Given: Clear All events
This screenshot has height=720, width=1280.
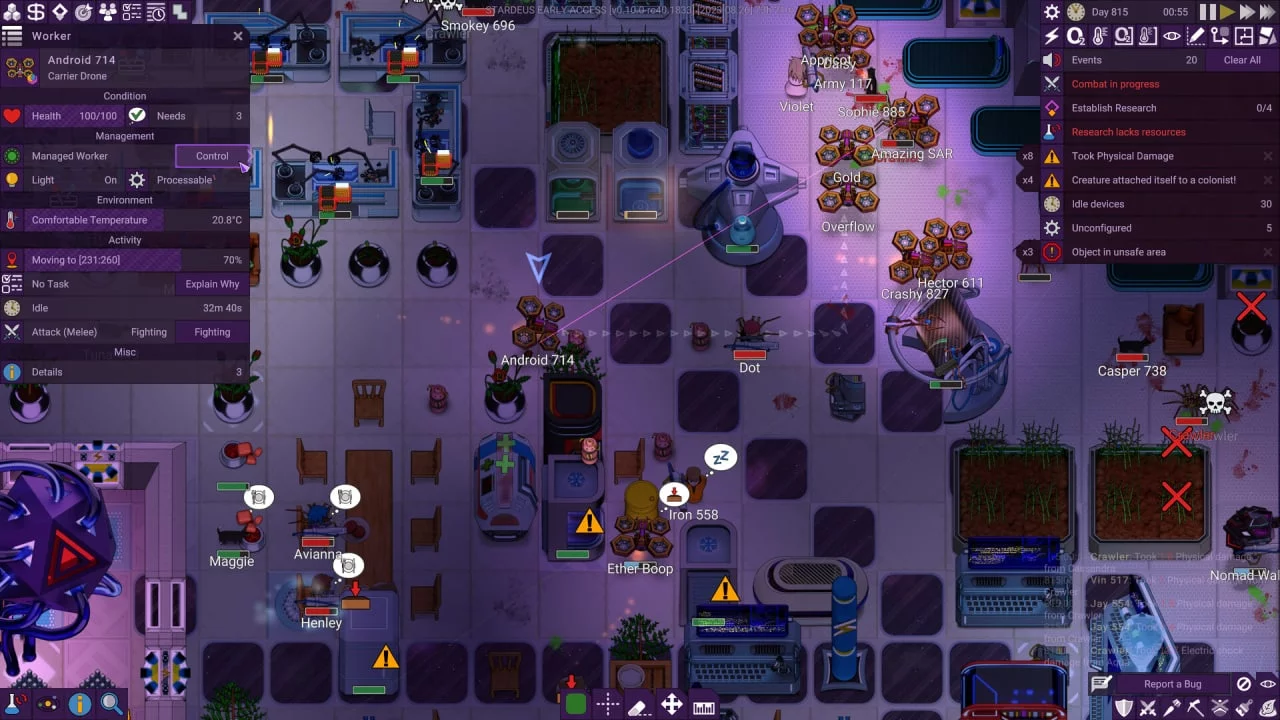Looking at the screenshot, I should (x=1242, y=60).
